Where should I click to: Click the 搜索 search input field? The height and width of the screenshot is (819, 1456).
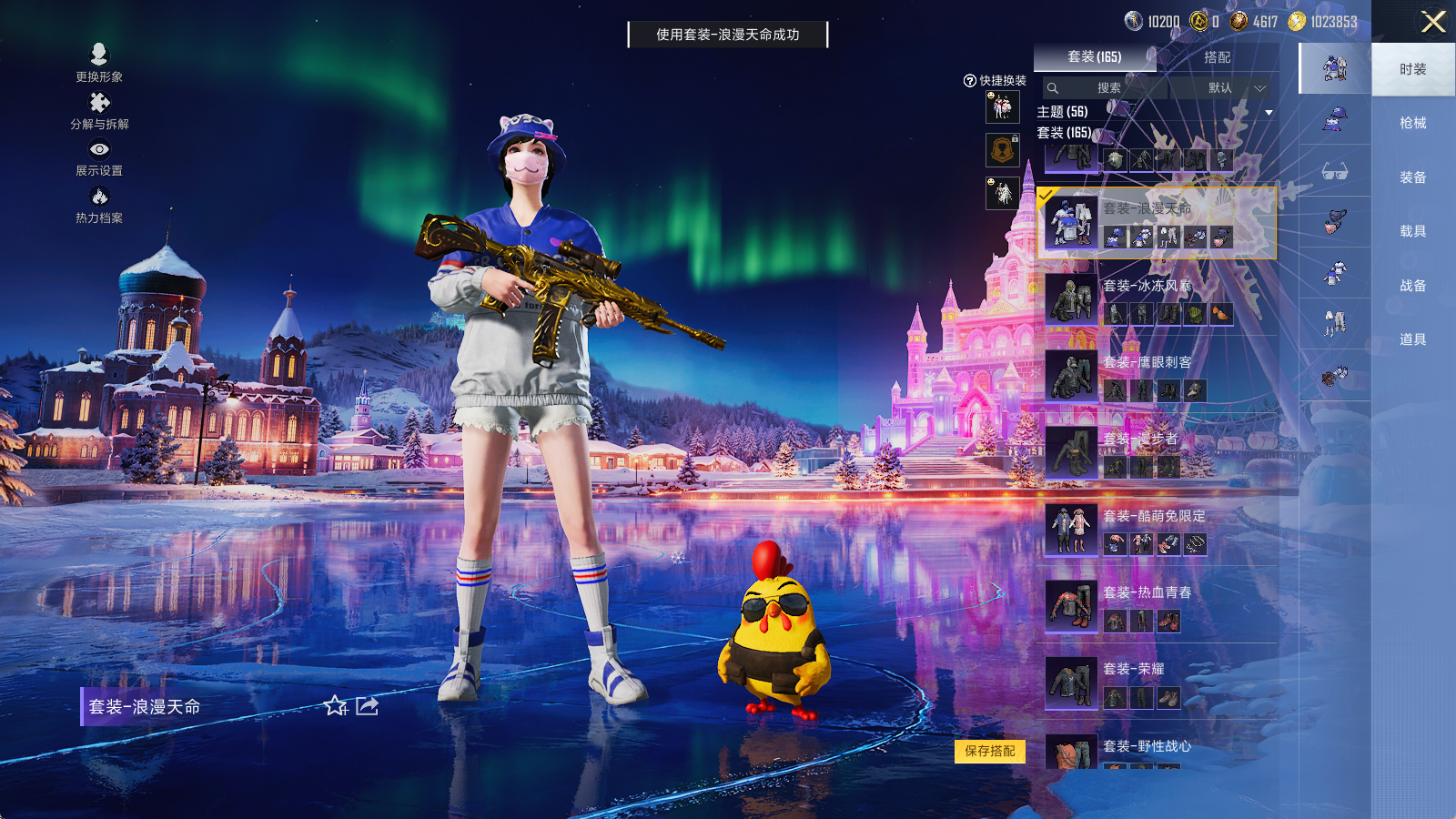1106,88
